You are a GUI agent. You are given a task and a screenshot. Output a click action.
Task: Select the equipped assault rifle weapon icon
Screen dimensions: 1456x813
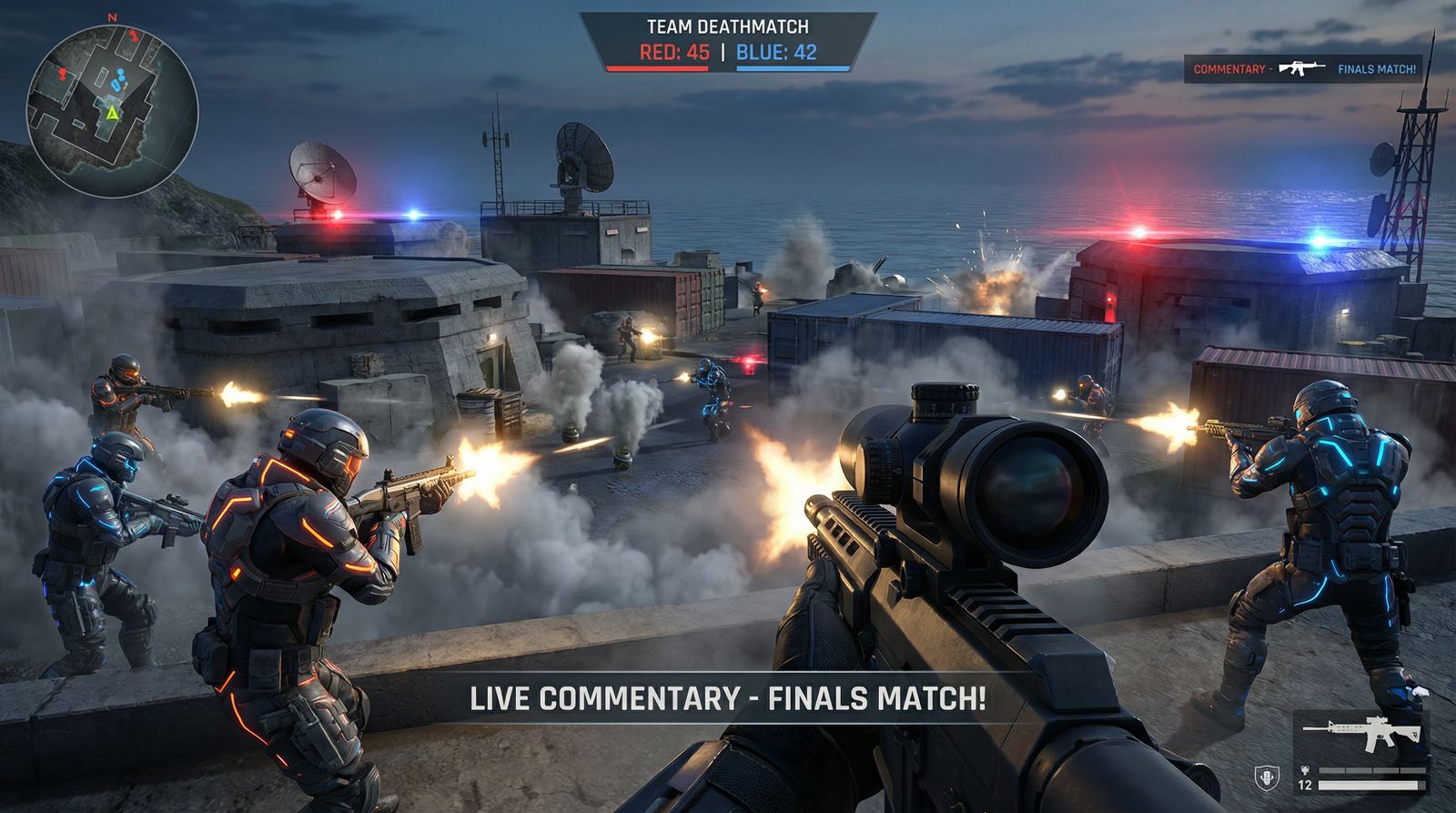(1361, 734)
